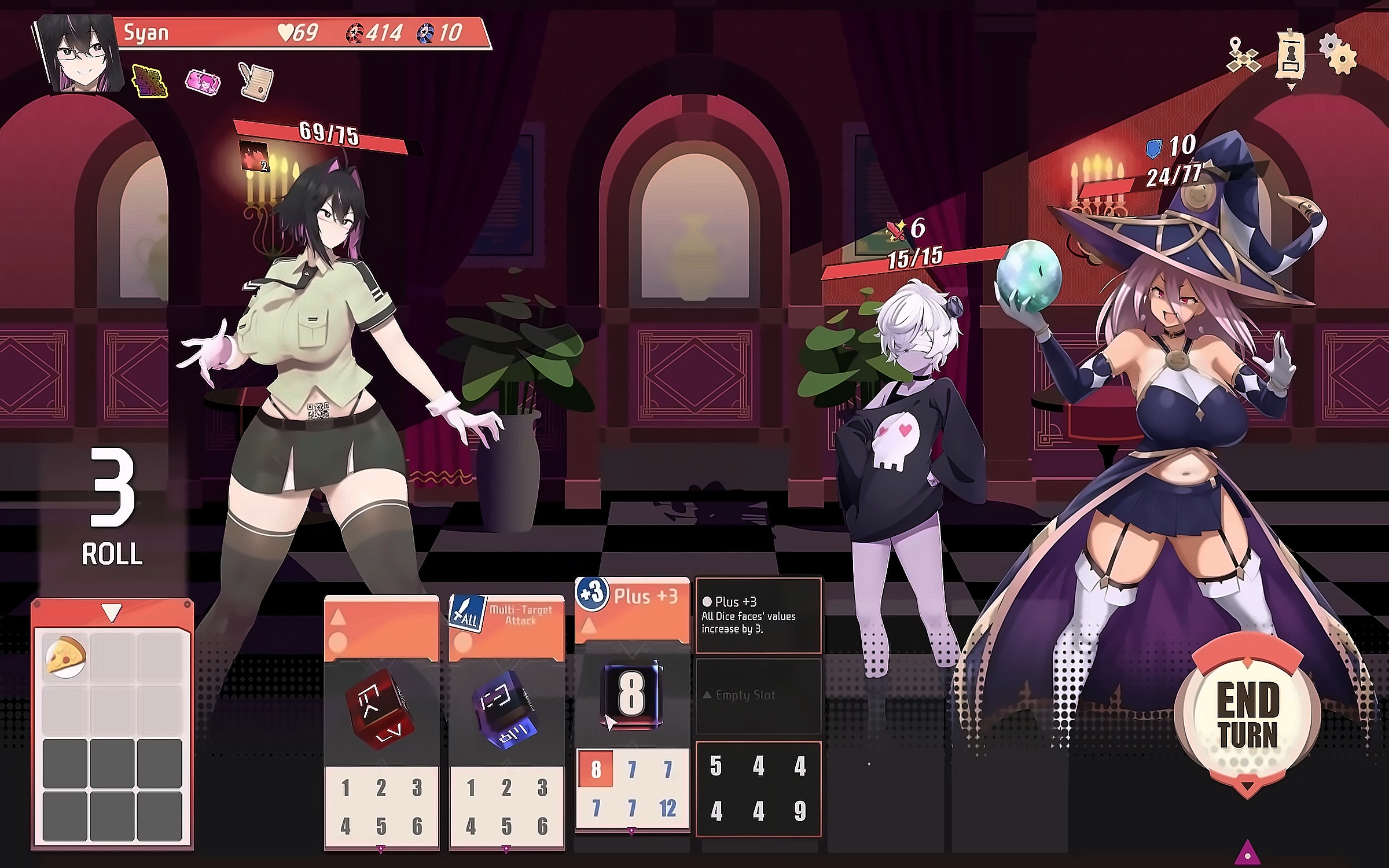1389x868 pixels.
Task: Select the Empty Slot panel
Action: tap(758, 696)
